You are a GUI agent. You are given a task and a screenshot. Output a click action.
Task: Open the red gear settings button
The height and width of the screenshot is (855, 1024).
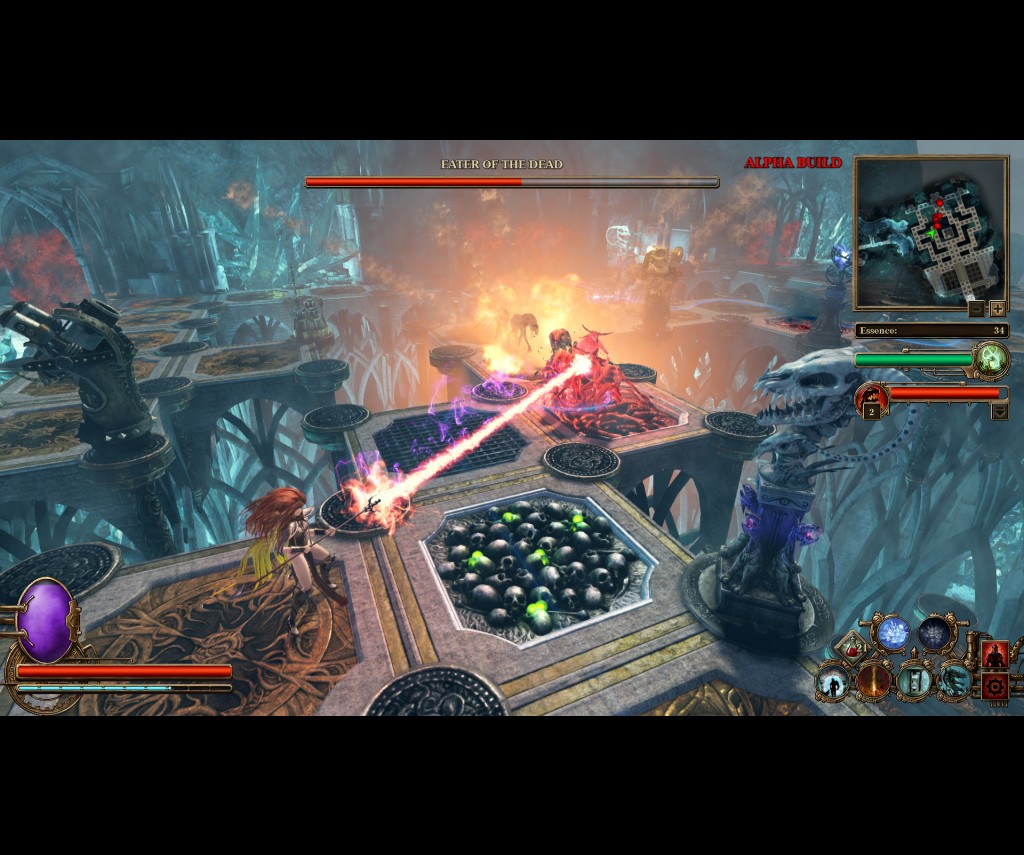click(x=994, y=685)
